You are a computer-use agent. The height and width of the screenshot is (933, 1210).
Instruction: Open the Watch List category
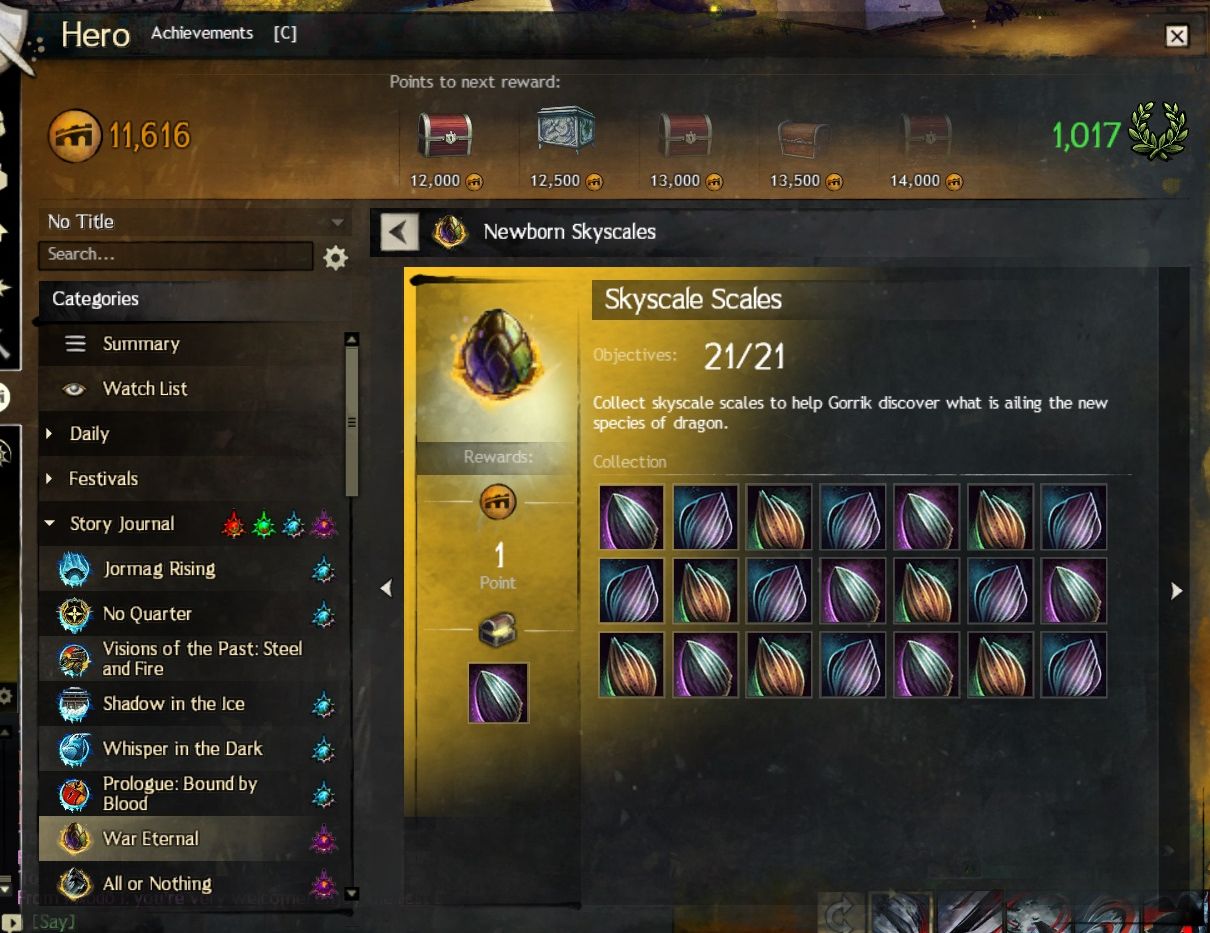(x=145, y=389)
